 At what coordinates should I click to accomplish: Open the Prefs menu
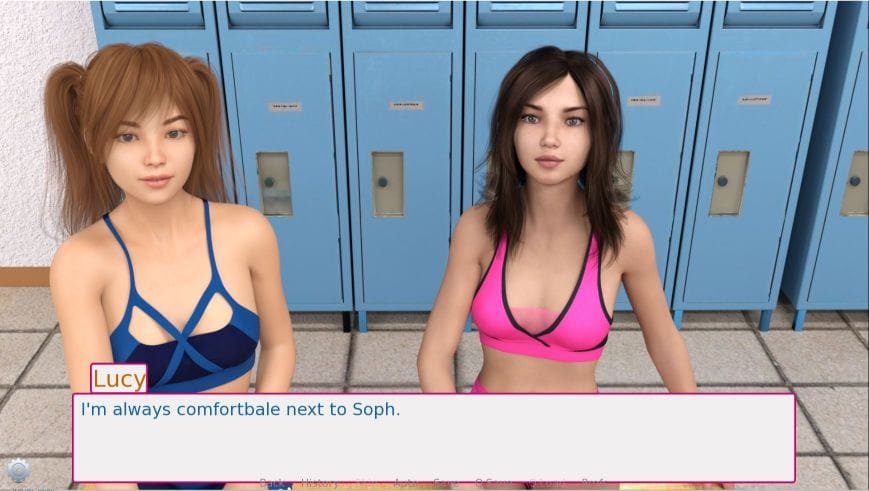click(594, 483)
